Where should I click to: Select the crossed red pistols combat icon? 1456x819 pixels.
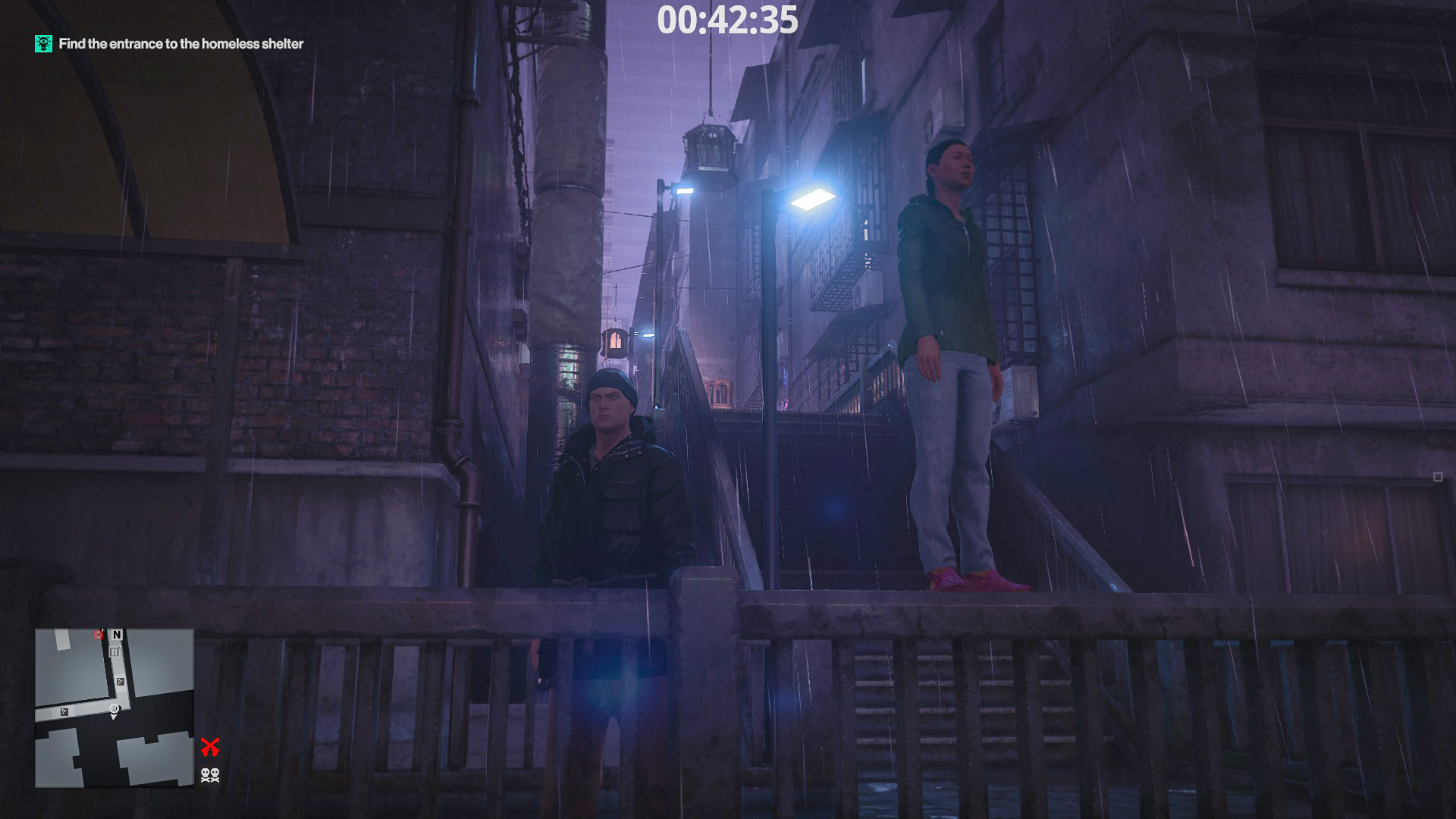[x=211, y=746]
